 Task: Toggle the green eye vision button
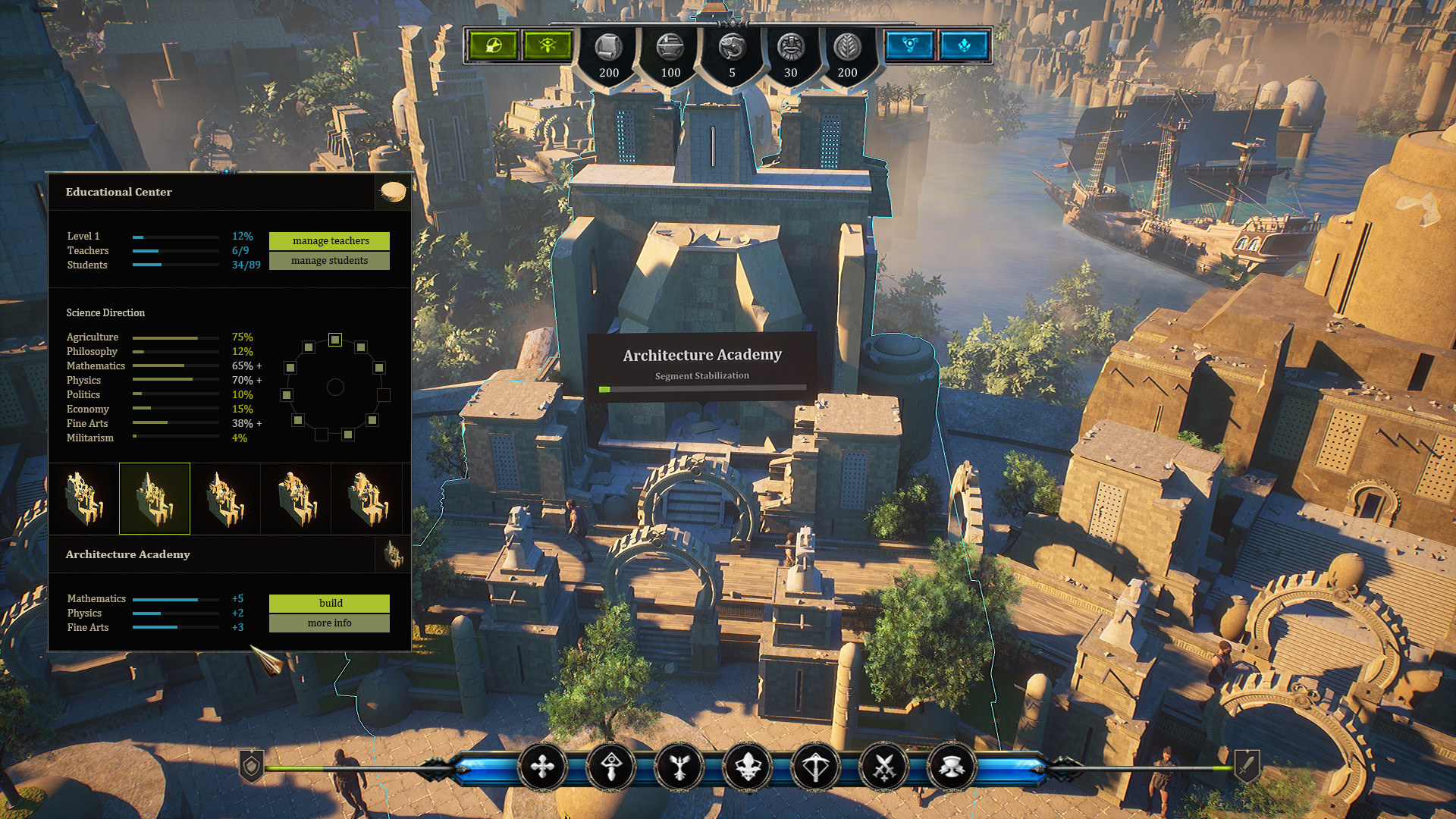[x=548, y=45]
